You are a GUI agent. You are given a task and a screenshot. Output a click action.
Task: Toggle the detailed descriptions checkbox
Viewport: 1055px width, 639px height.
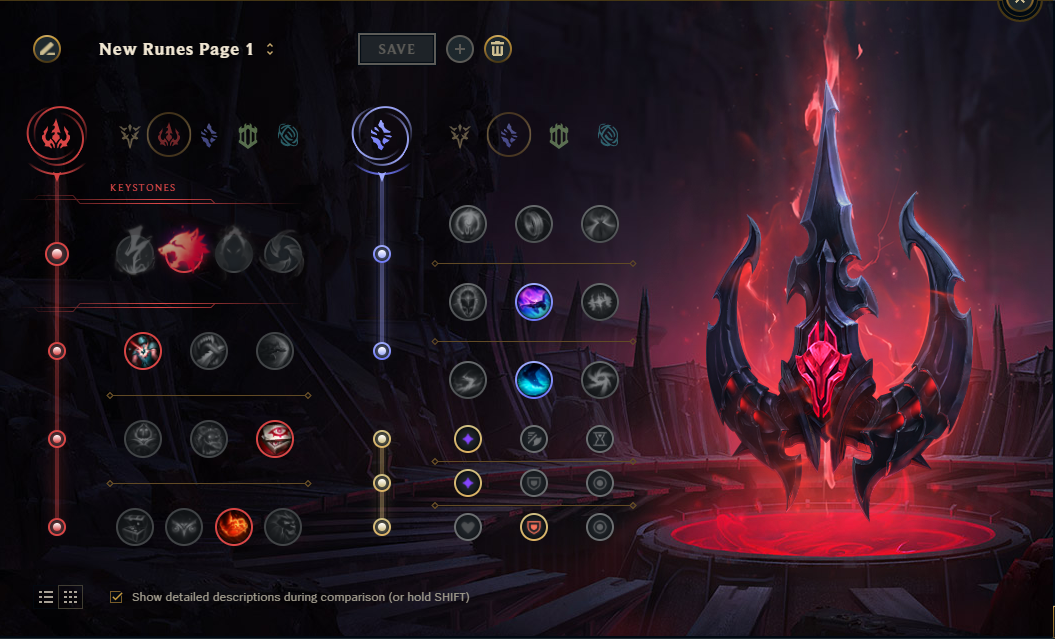click(116, 597)
